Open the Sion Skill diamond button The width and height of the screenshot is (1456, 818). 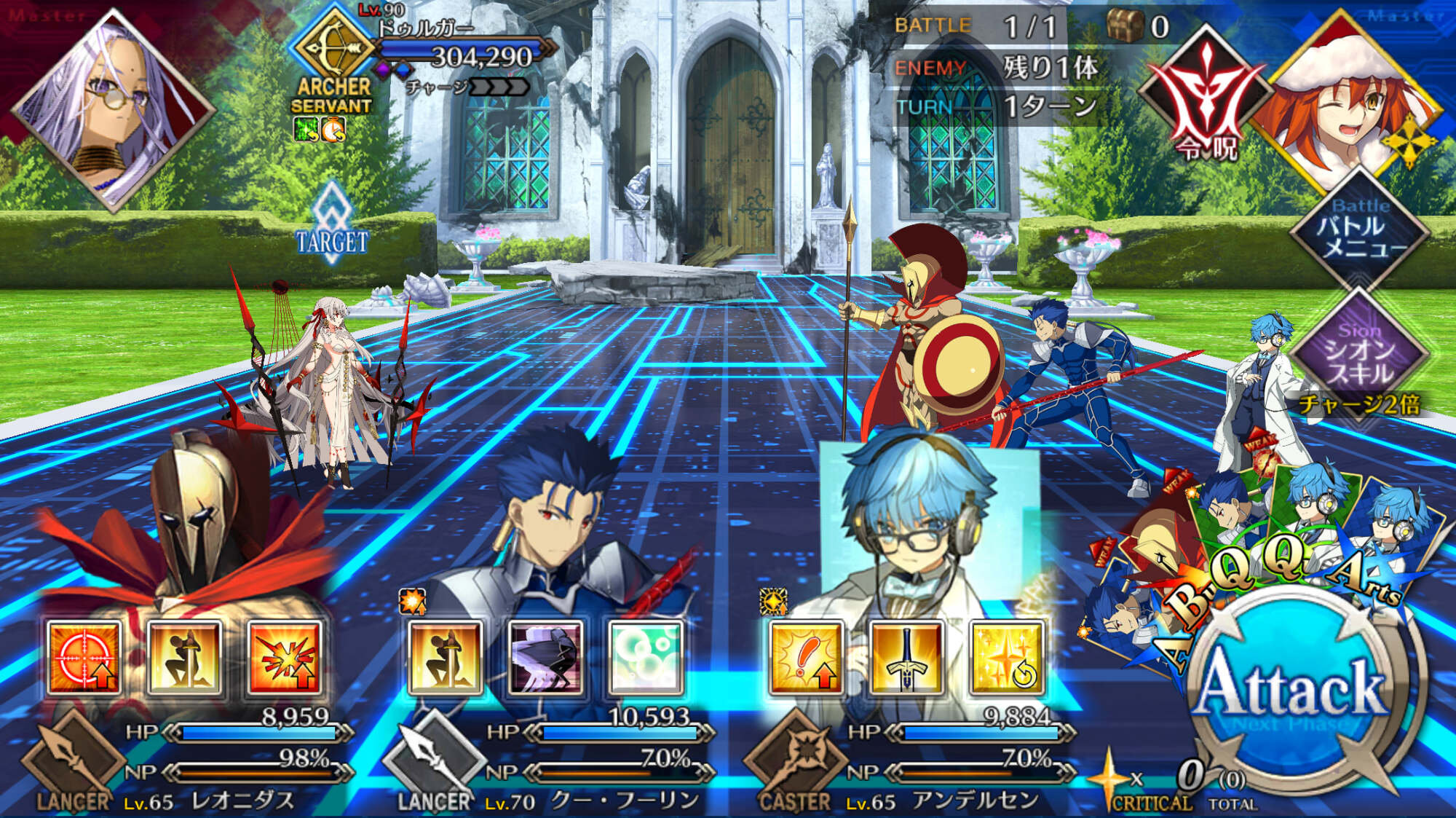[1358, 353]
